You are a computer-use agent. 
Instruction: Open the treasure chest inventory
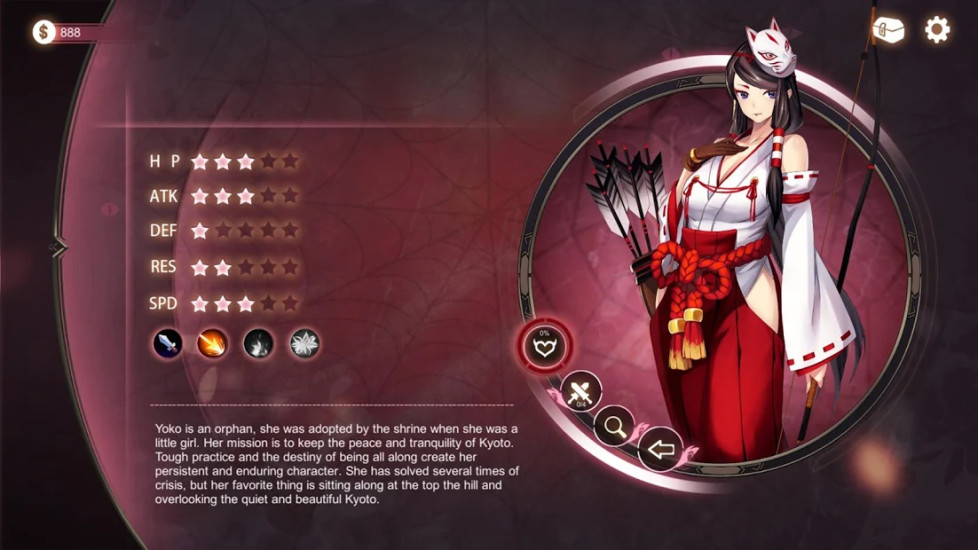point(888,30)
